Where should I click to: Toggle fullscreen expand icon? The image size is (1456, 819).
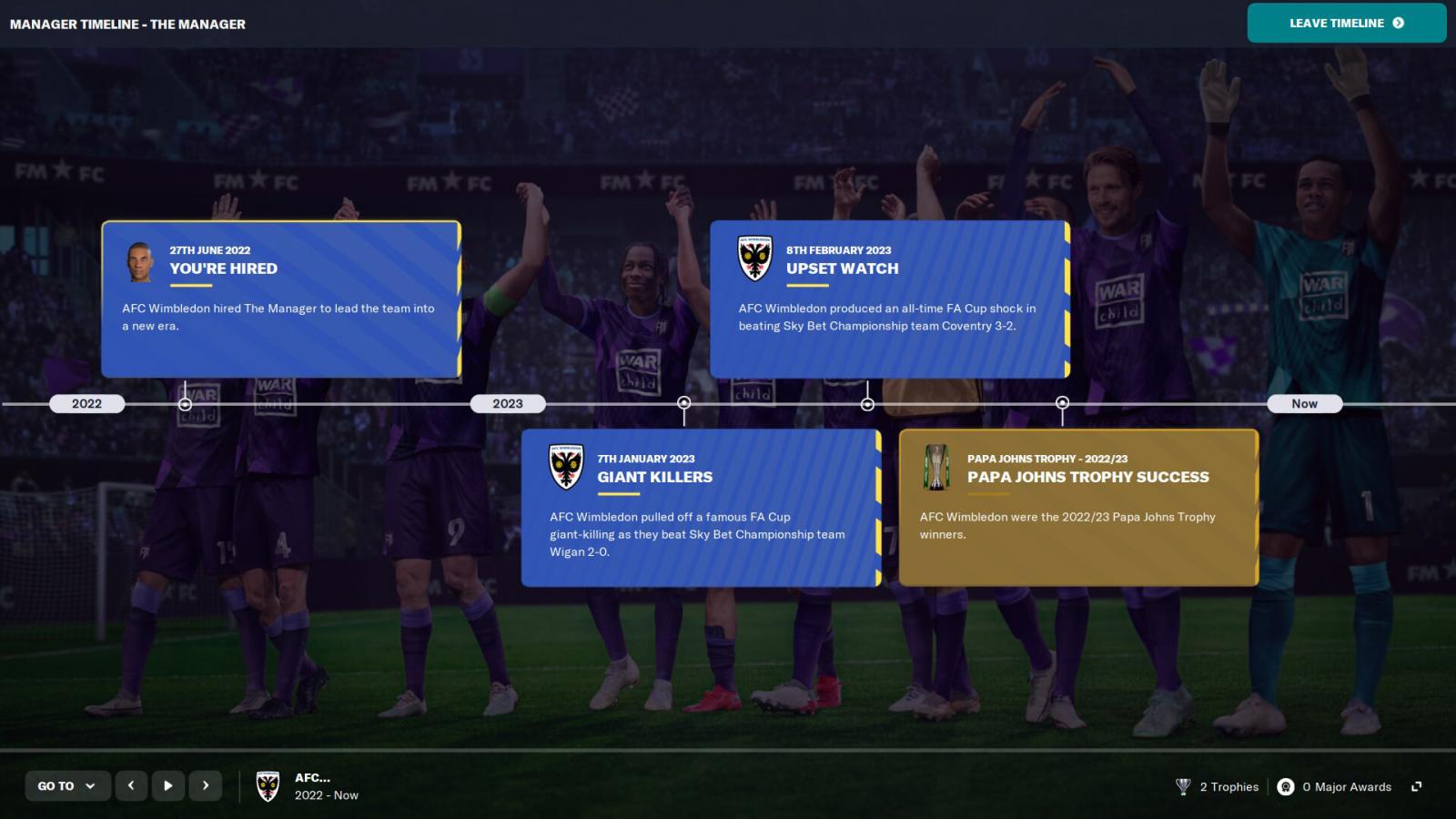pyautogui.click(x=1416, y=786)
